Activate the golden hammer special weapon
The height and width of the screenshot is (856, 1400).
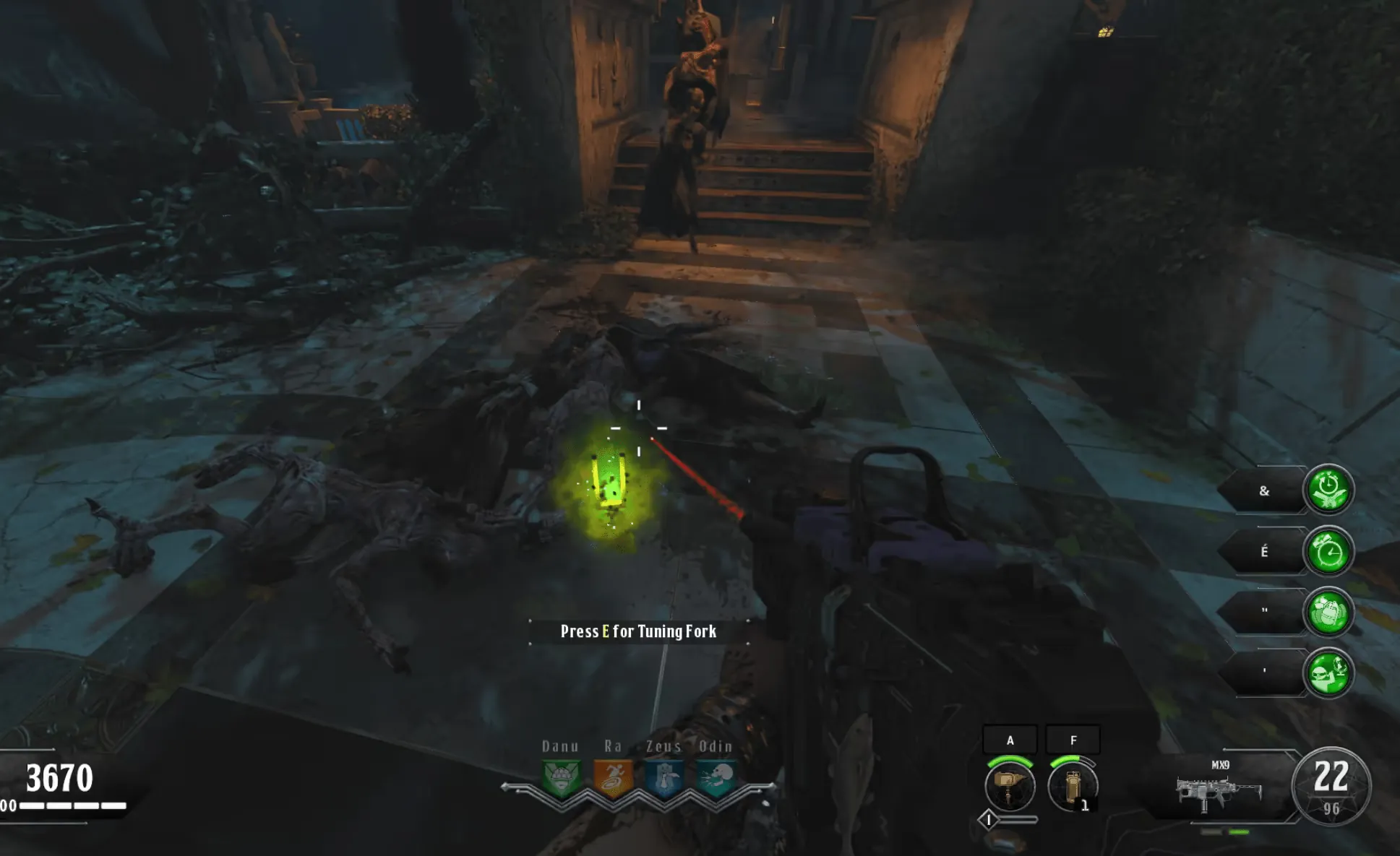pyautogui.click(x=1010, y=785)
